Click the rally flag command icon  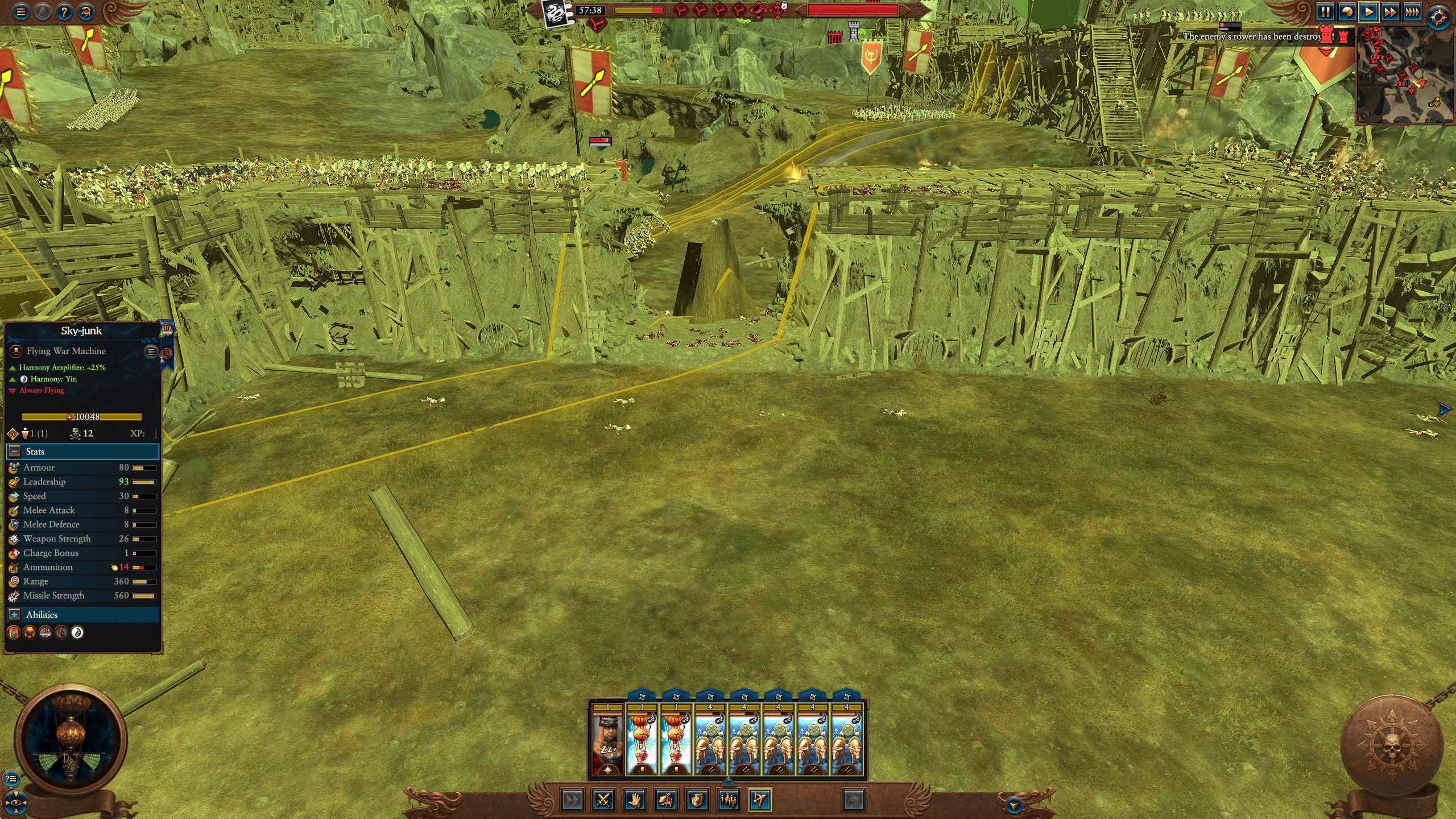point(666,801)
